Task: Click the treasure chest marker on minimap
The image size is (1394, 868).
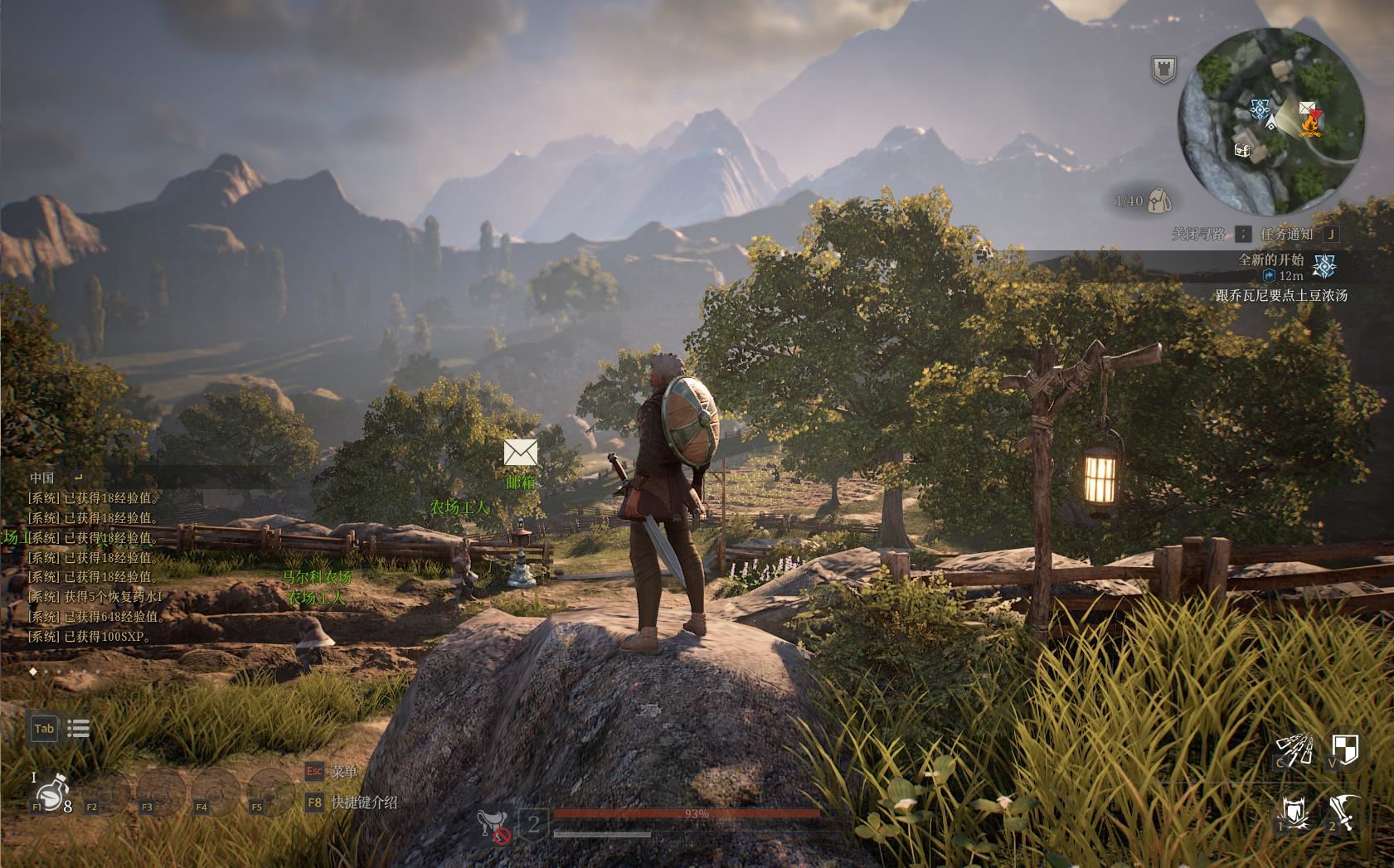Action: click(x=1242, y=150)
